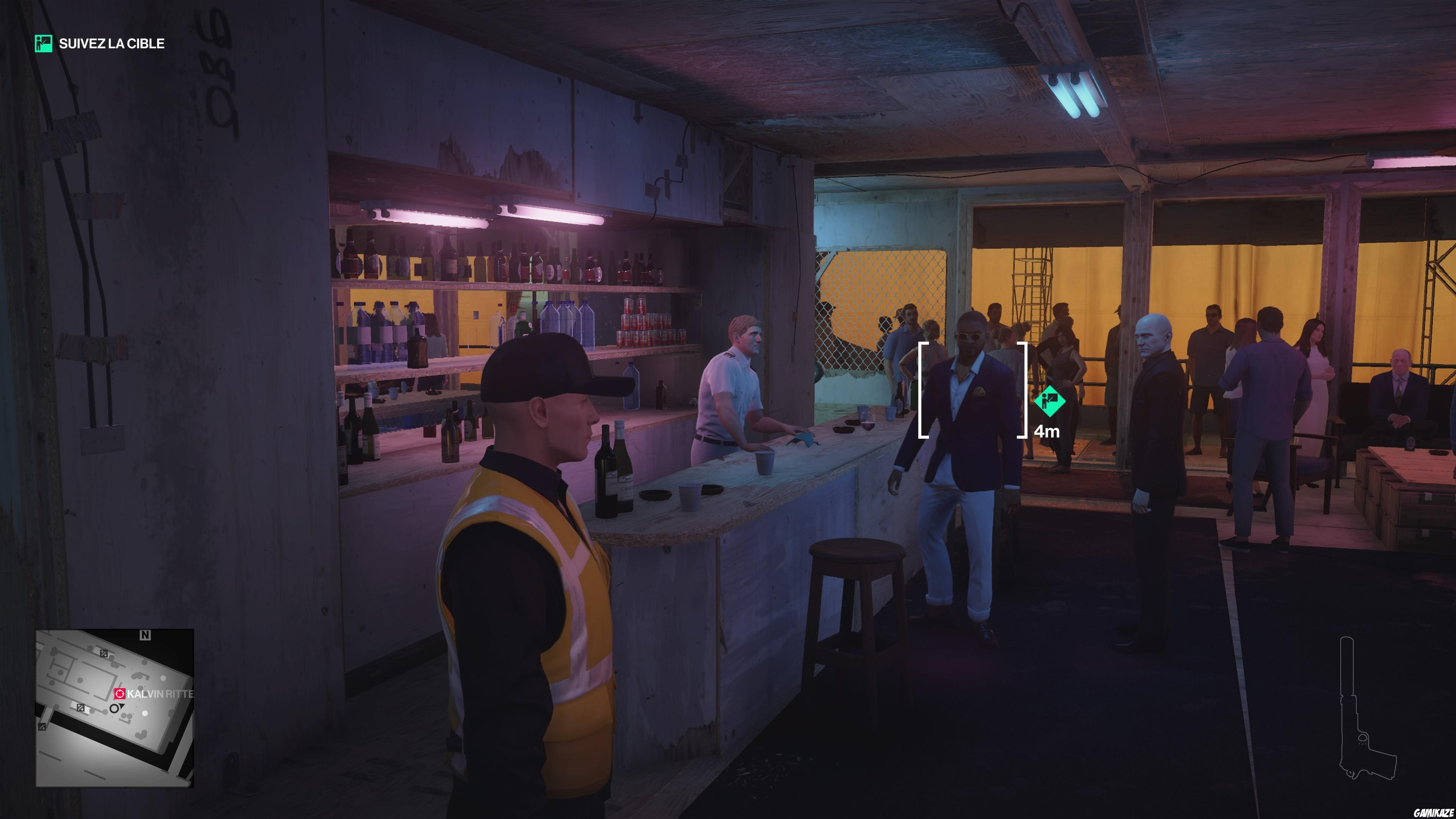Click the white objective dot below the target on the minimap
Screen dimensions: 1456x819
point(145,713)
